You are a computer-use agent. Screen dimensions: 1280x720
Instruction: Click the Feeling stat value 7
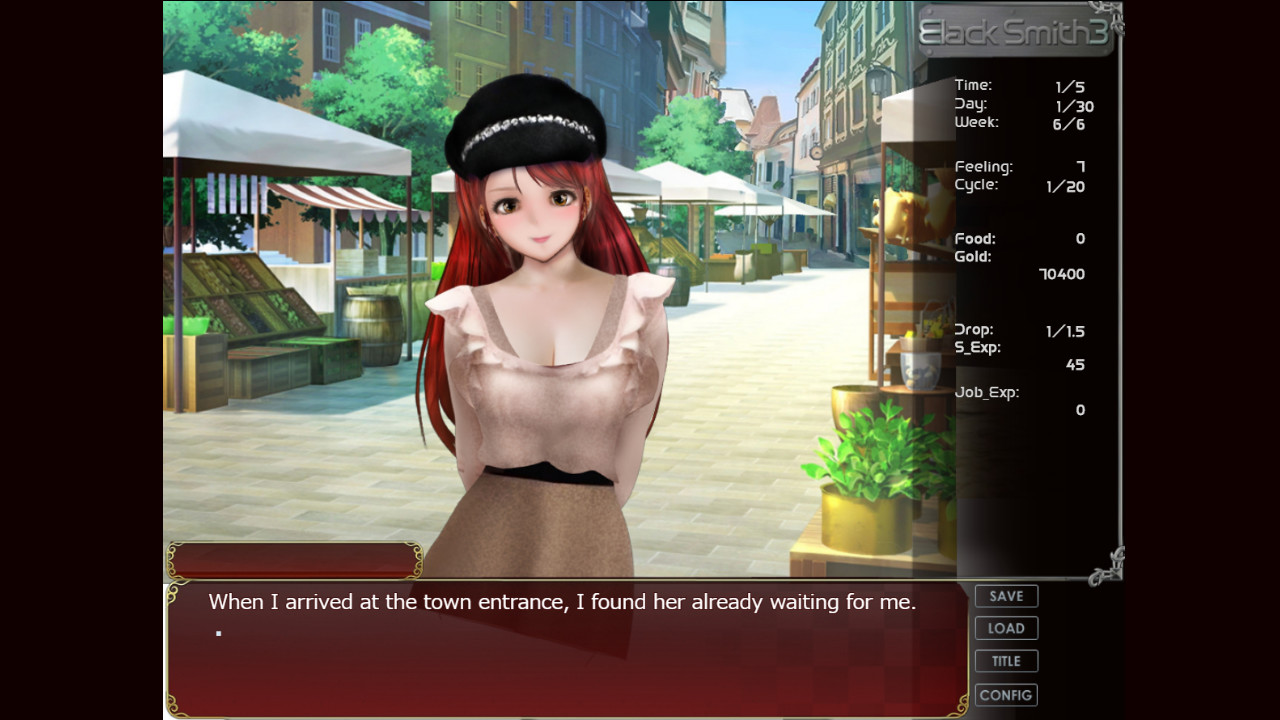[x=1077, y=166]
